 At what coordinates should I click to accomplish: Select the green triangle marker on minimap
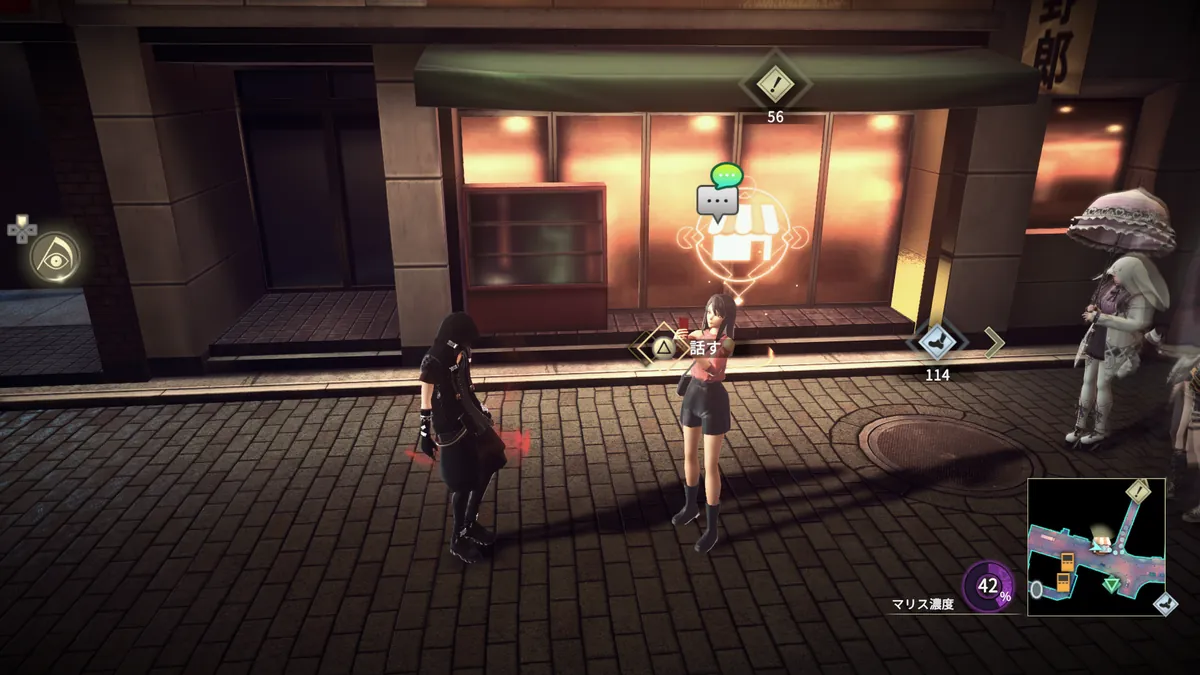pos(1111,584)
